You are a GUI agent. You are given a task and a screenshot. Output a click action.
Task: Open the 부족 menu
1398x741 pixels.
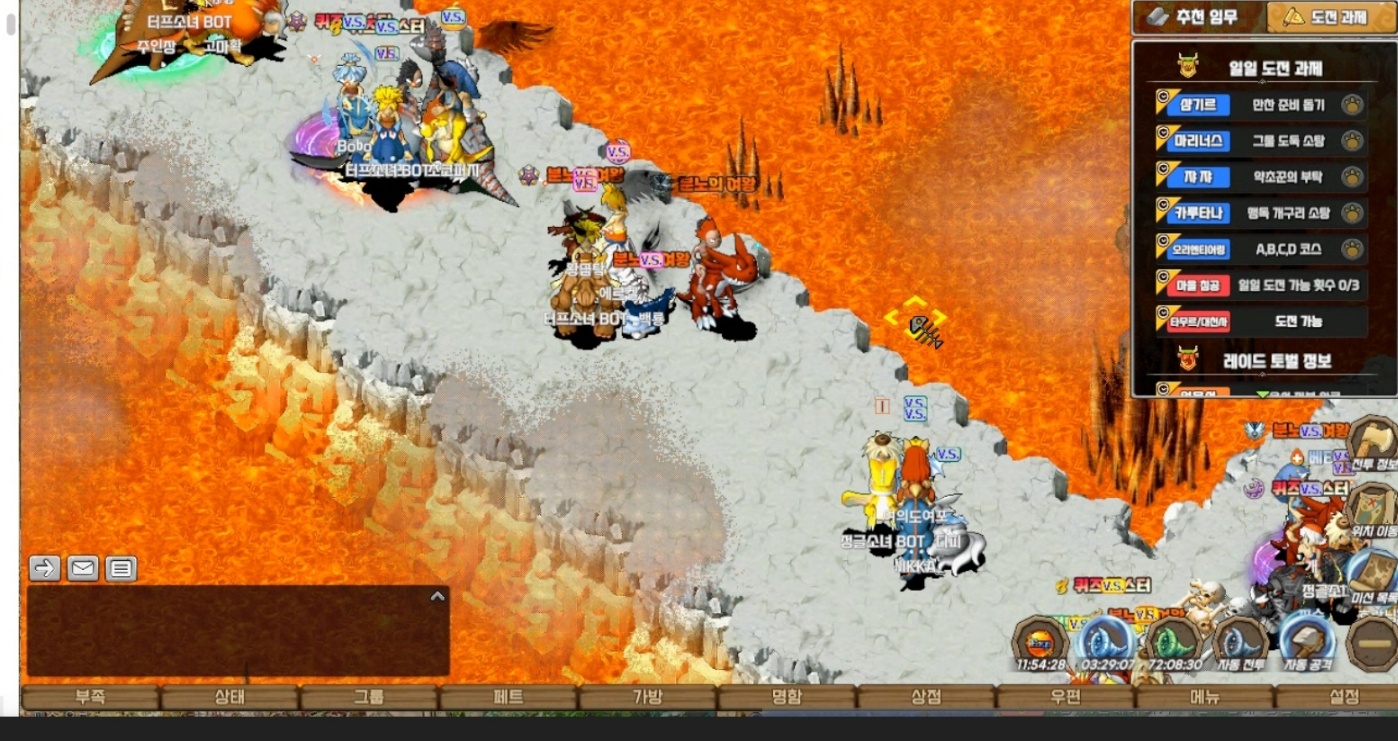90,697
